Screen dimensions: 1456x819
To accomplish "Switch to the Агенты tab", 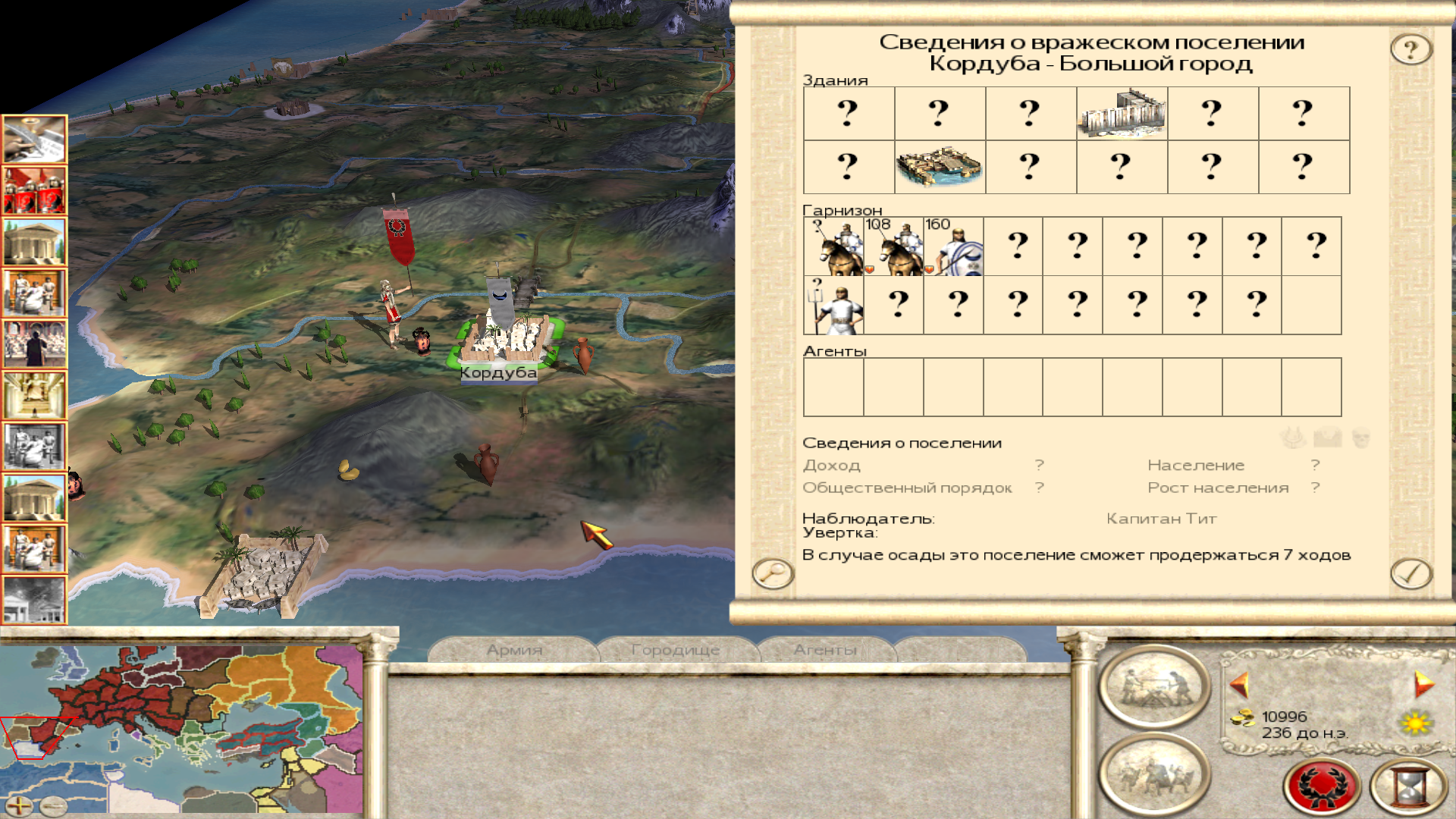I will [x=825, y=650].
